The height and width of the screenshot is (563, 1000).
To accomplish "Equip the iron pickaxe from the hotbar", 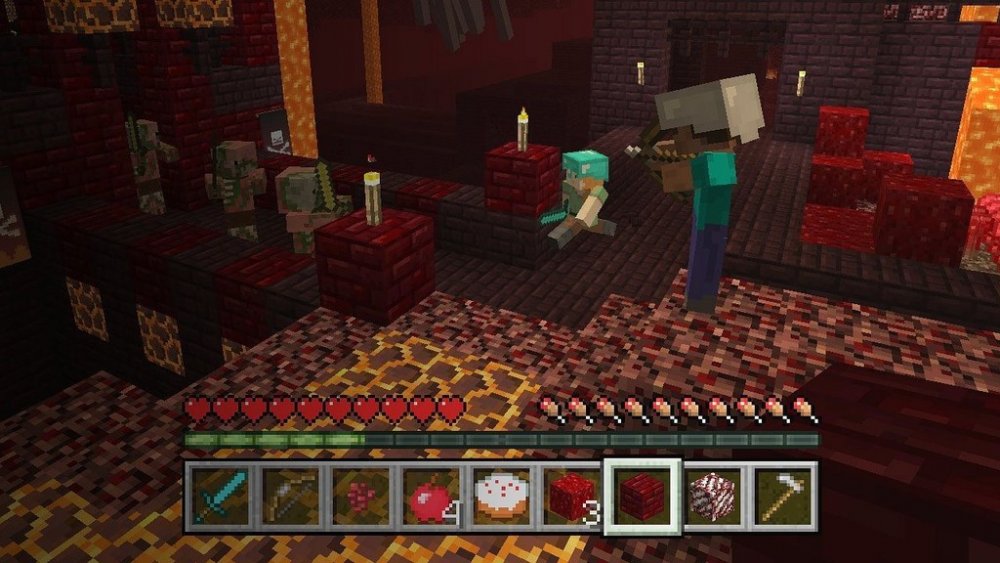I will (782, 495).
